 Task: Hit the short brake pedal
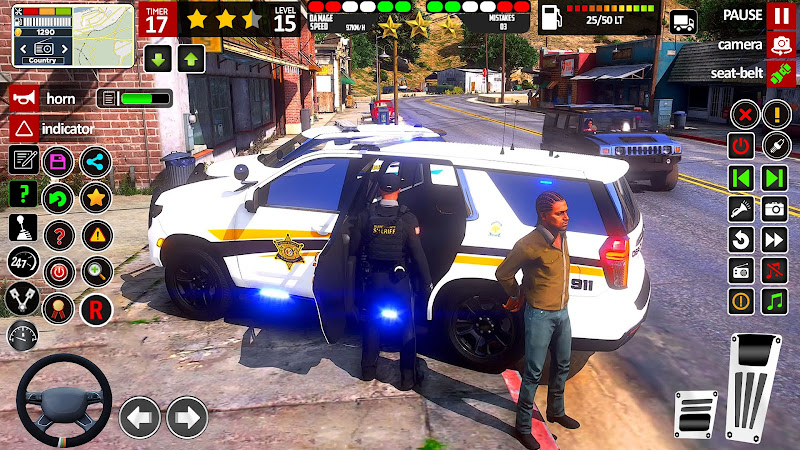696,413
